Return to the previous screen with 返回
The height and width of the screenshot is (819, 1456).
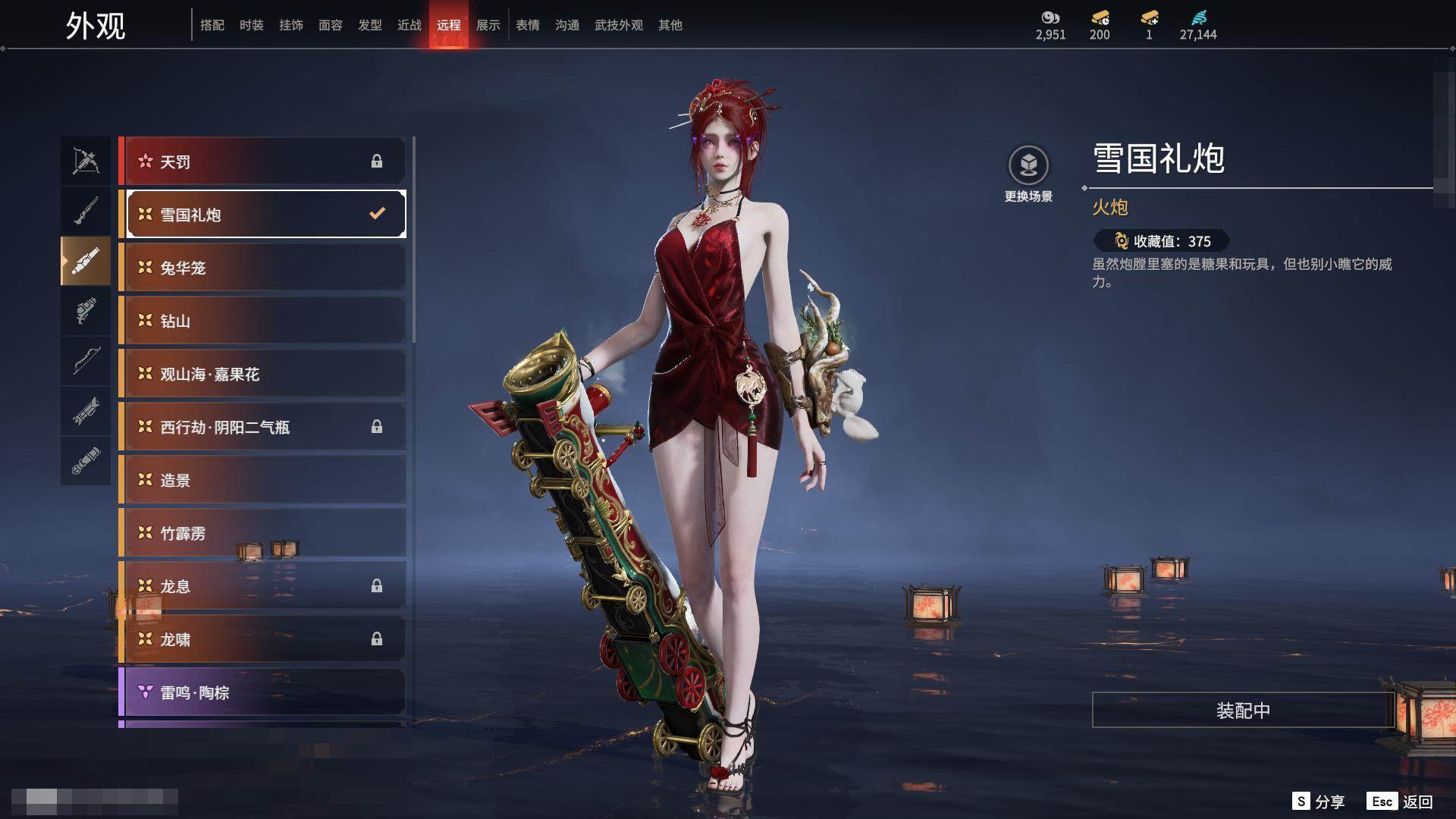click(x=1400, y=801)
